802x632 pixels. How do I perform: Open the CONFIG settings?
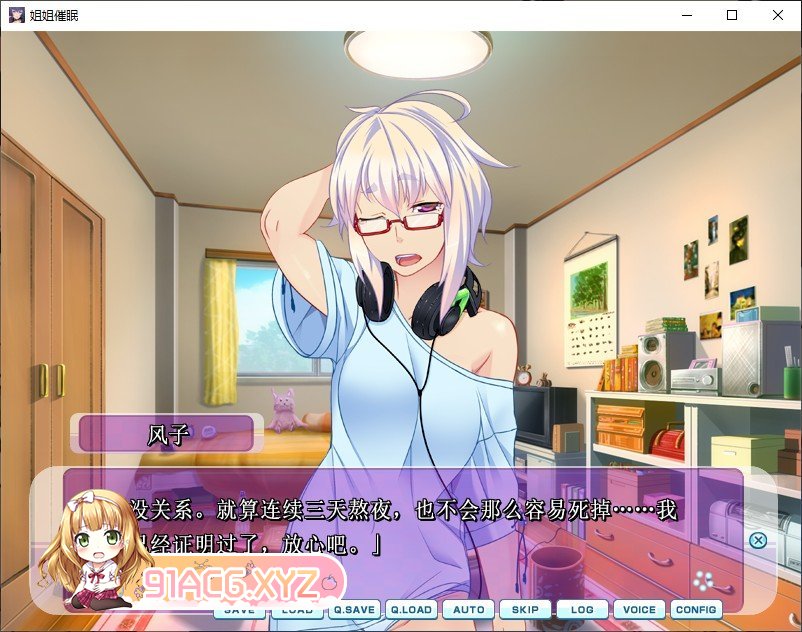click(x=696, y=609)
